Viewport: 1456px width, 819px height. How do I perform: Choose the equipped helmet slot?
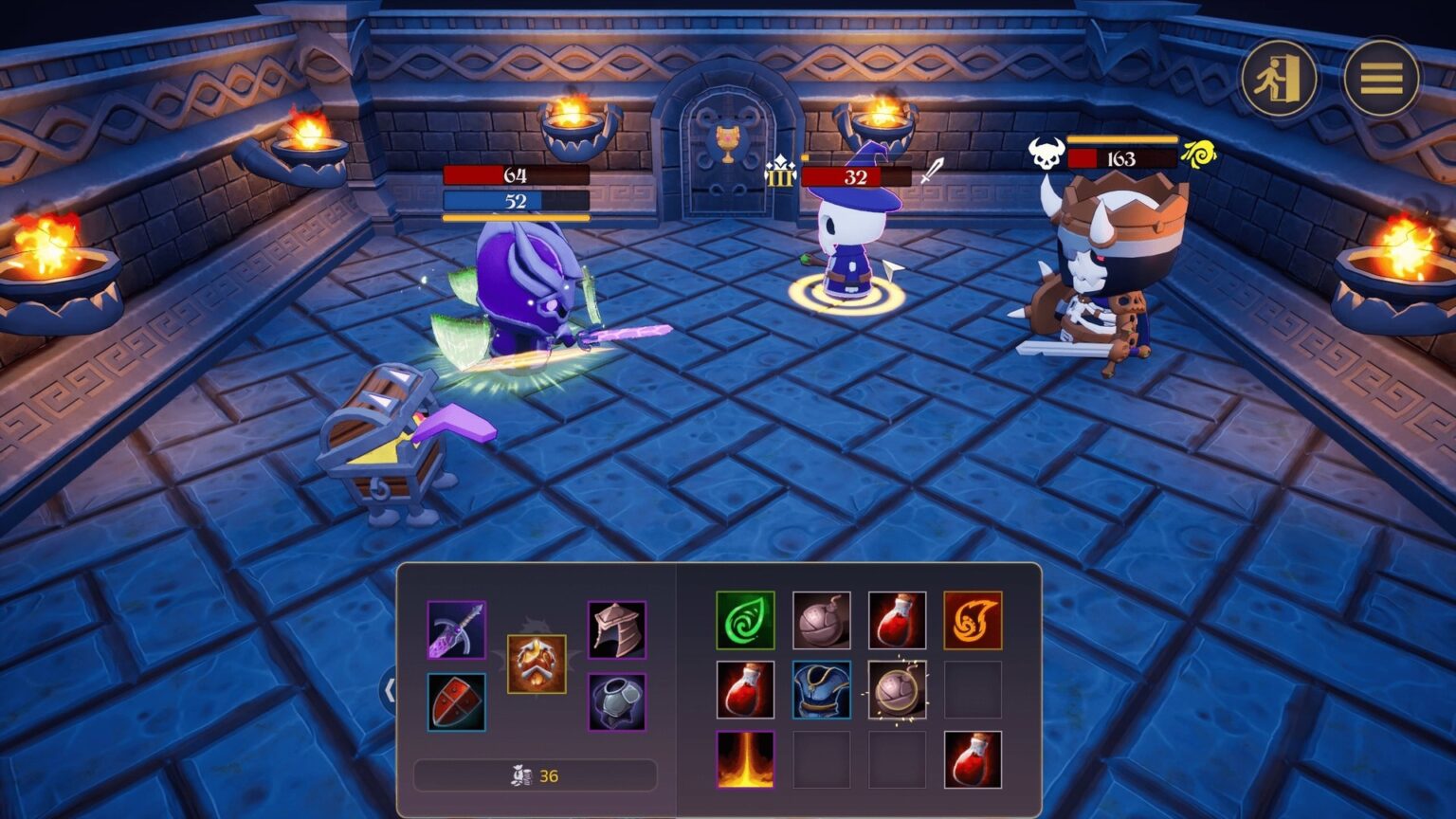tap(616, 629)
